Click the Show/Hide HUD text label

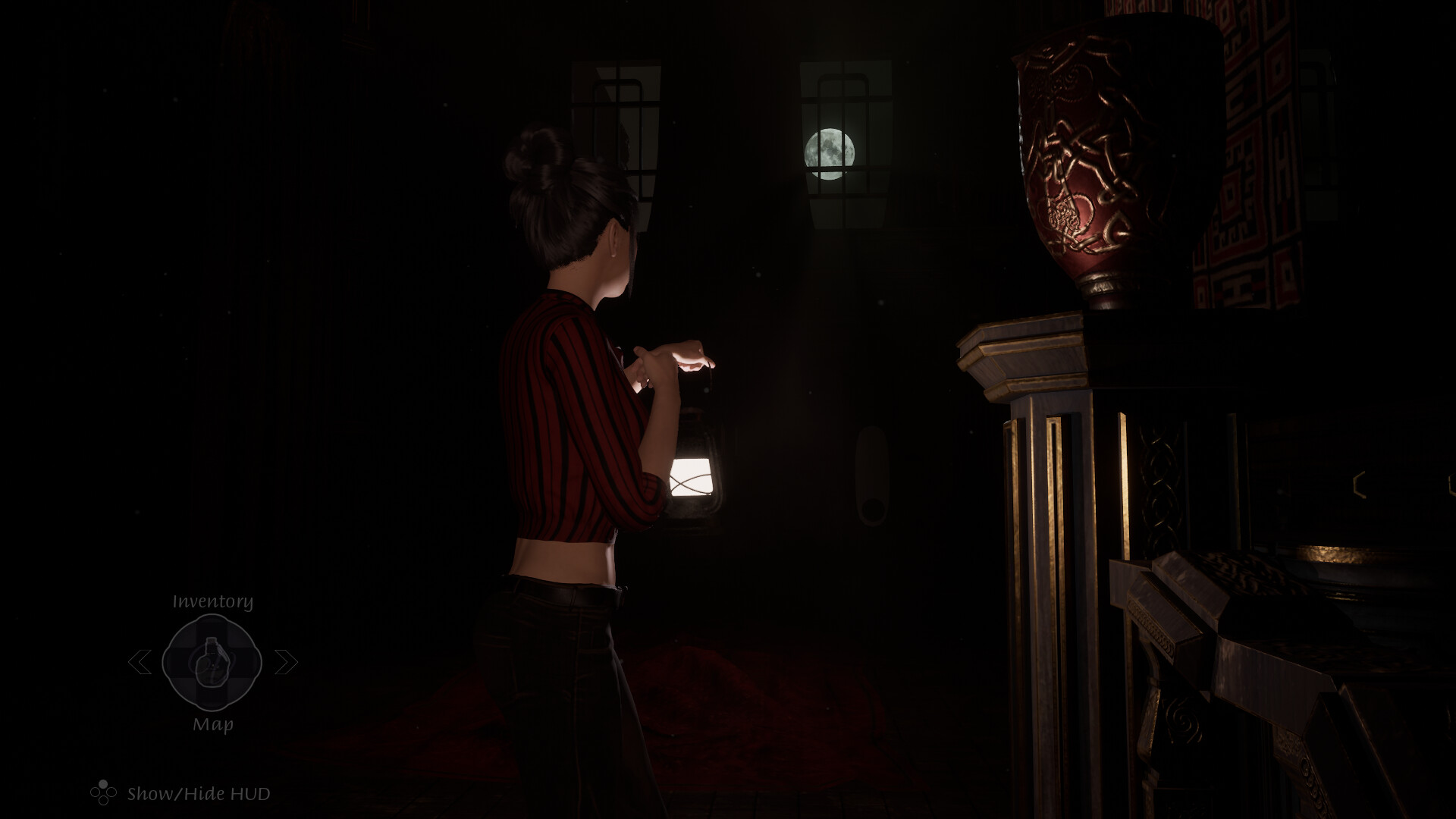click(199, 792)
